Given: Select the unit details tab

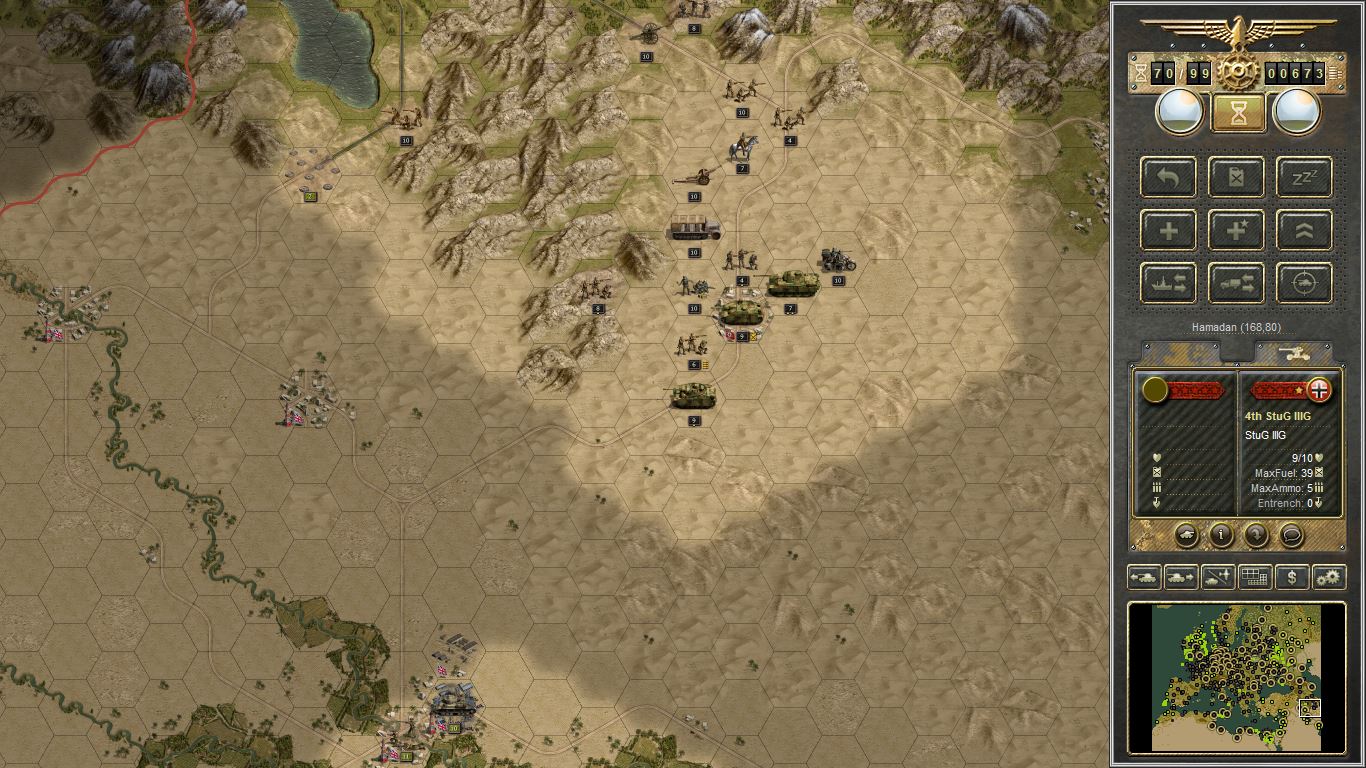Looking at the screenshot, I should [1180, 350].
